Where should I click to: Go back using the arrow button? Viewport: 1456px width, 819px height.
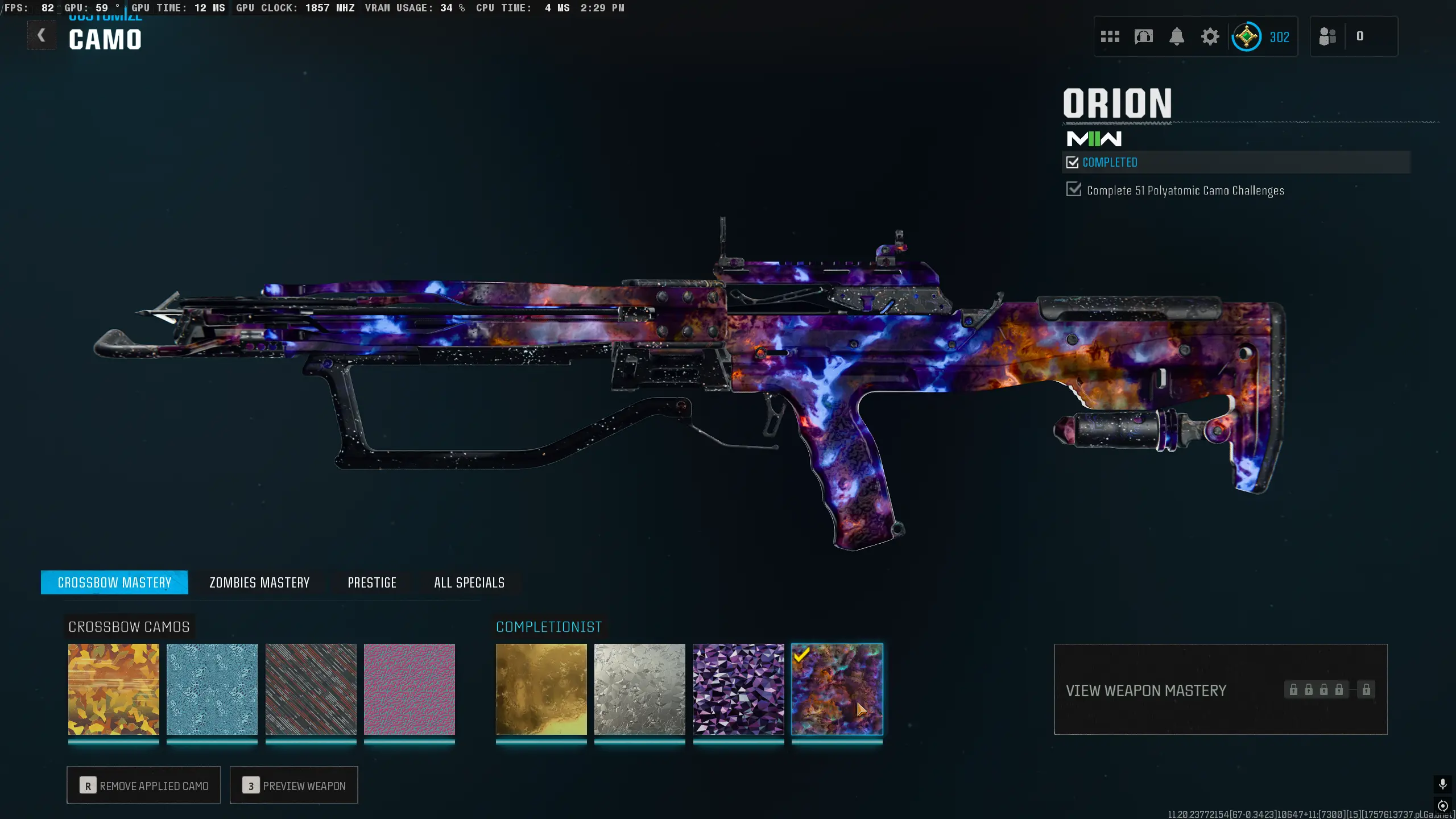pyautogui.click(x=42, y=36)
